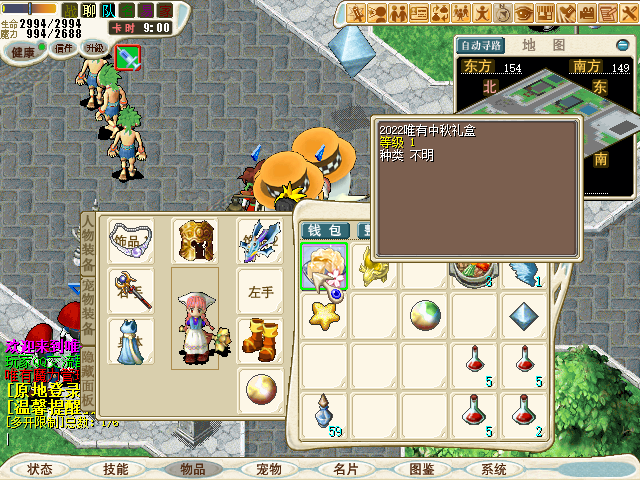Screen dimensions: 640x480
Task: Click the equipped golden helmet slot
Action: click(x=194, y=241)
